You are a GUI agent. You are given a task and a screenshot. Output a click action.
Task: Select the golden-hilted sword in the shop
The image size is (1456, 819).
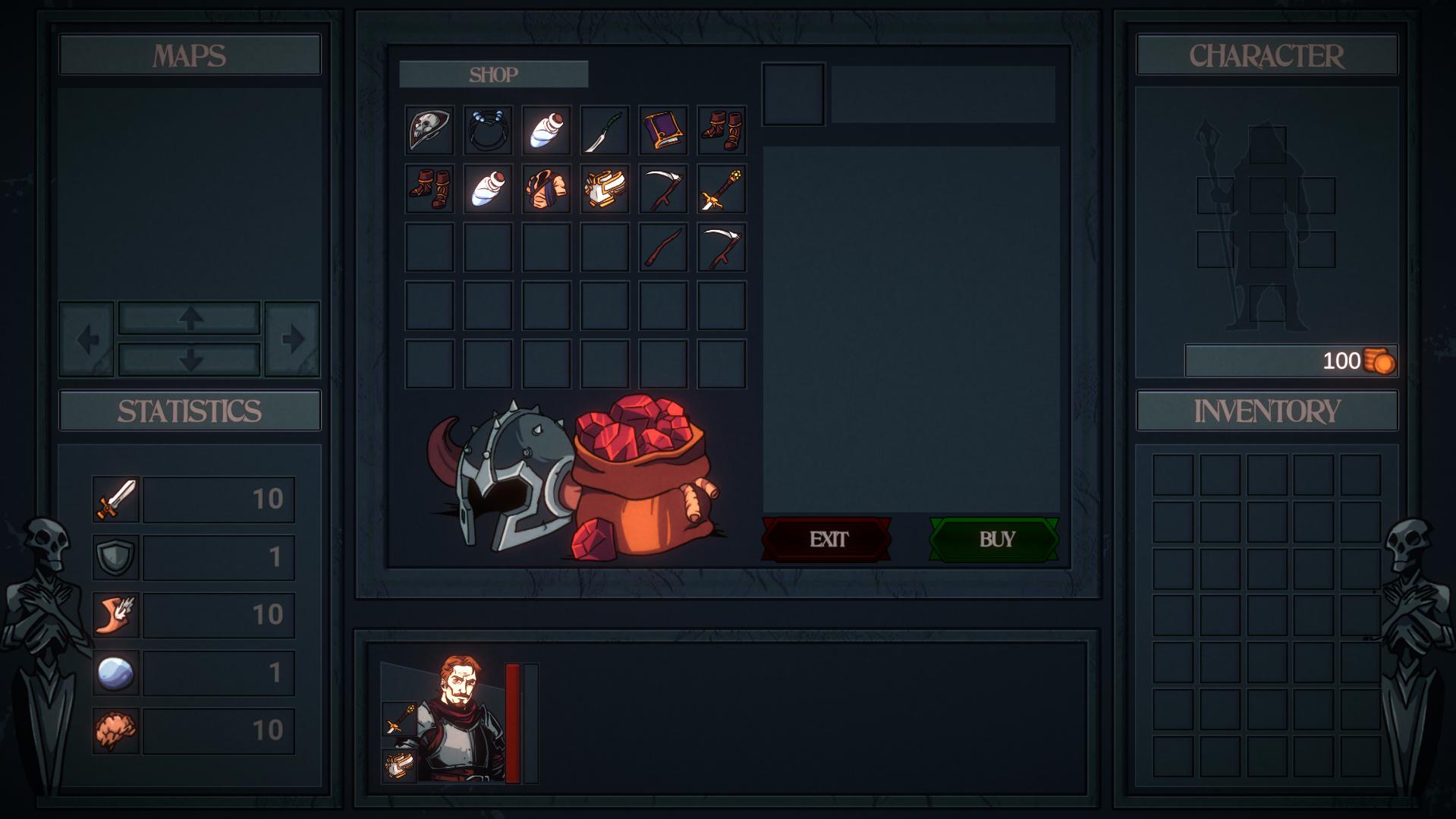pyautogui.click(x=722, y=189)
